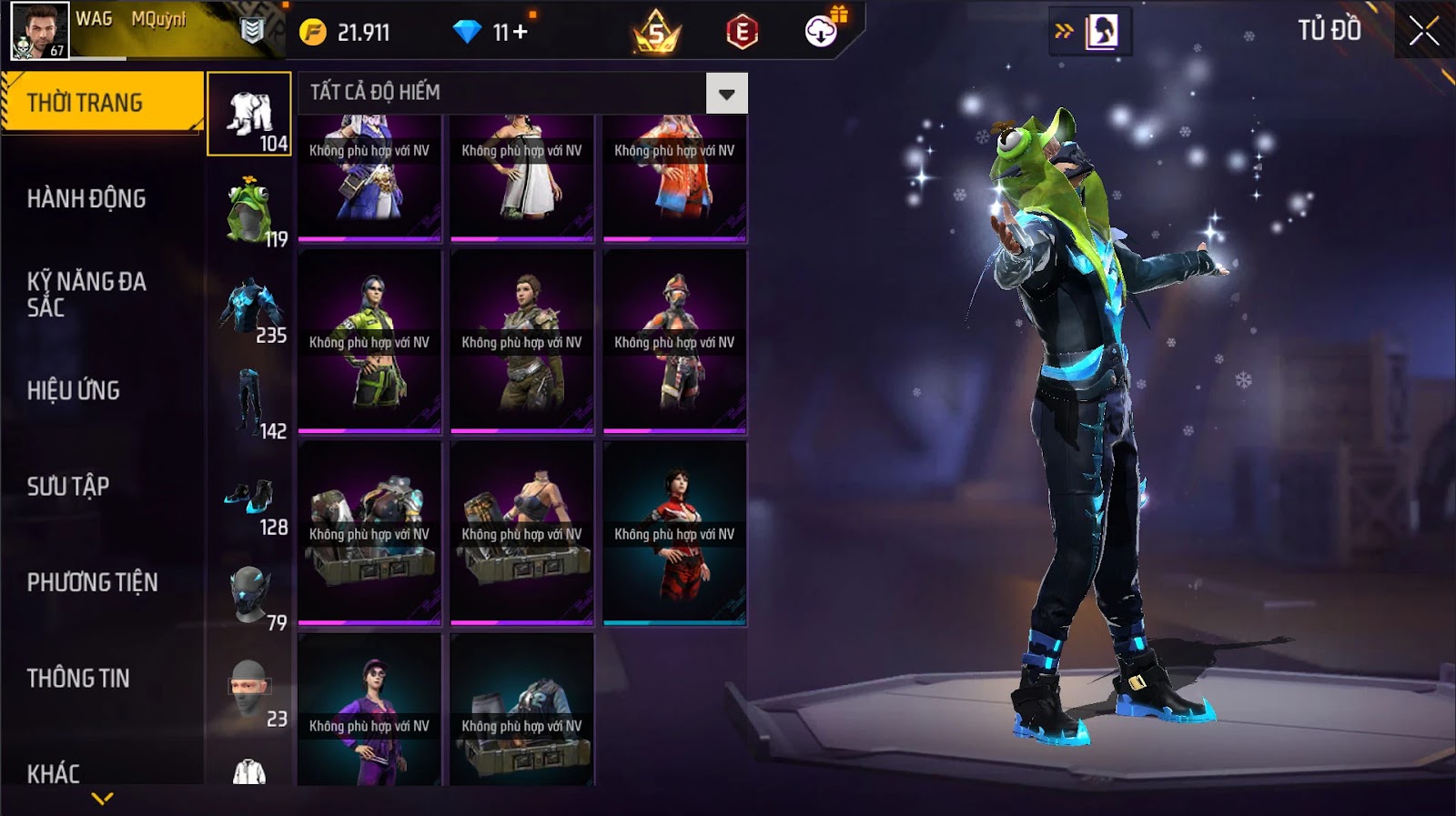Open the Thông Tin section
Screen dimensions: 1456x816
pos(78,679)
